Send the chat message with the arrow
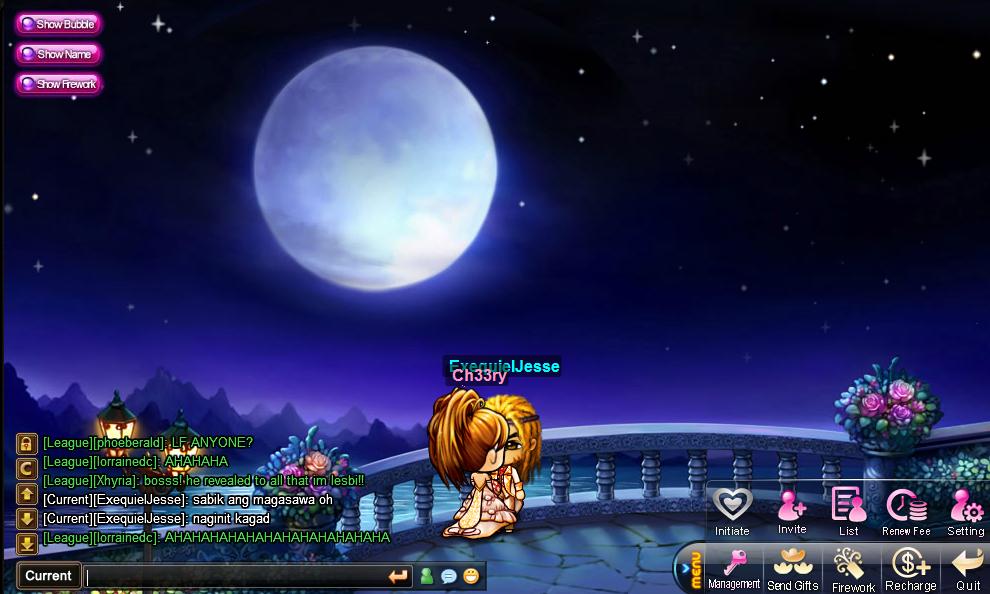The image size is (990, 594). point(398,576)
